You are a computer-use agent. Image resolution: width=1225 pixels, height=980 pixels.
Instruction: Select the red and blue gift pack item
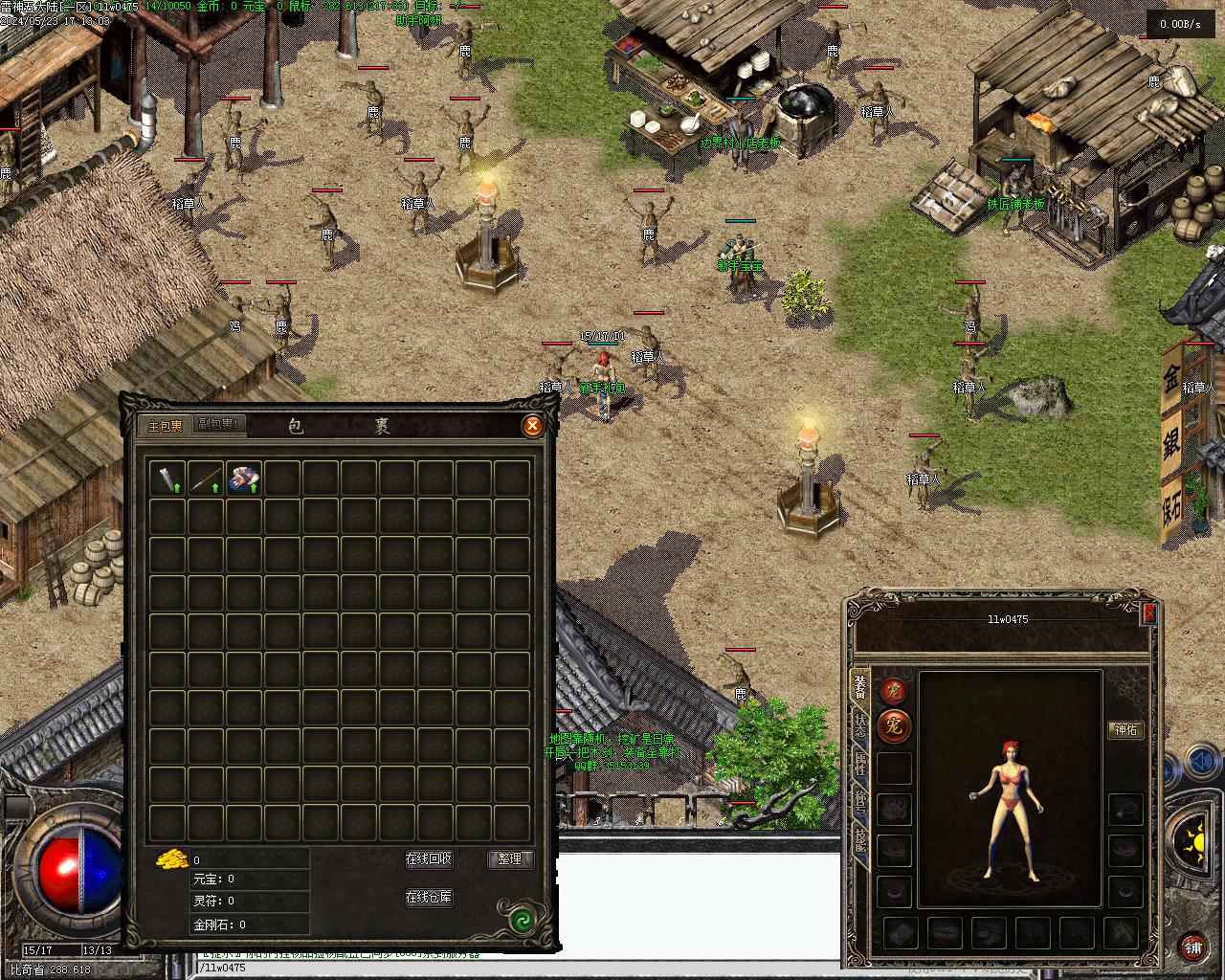(244, 479)
